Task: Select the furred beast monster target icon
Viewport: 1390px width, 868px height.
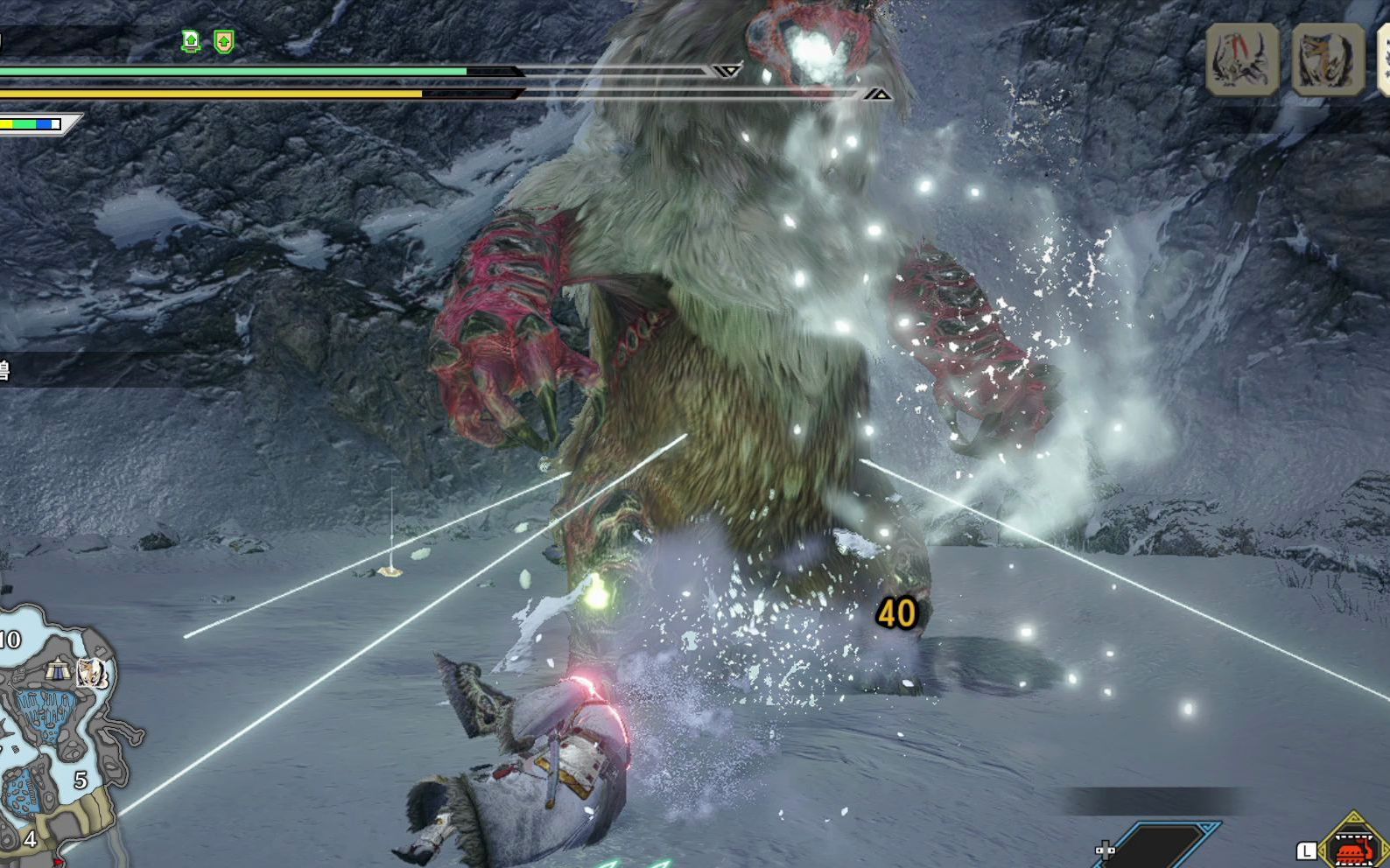Action: tap(1328, 59)
